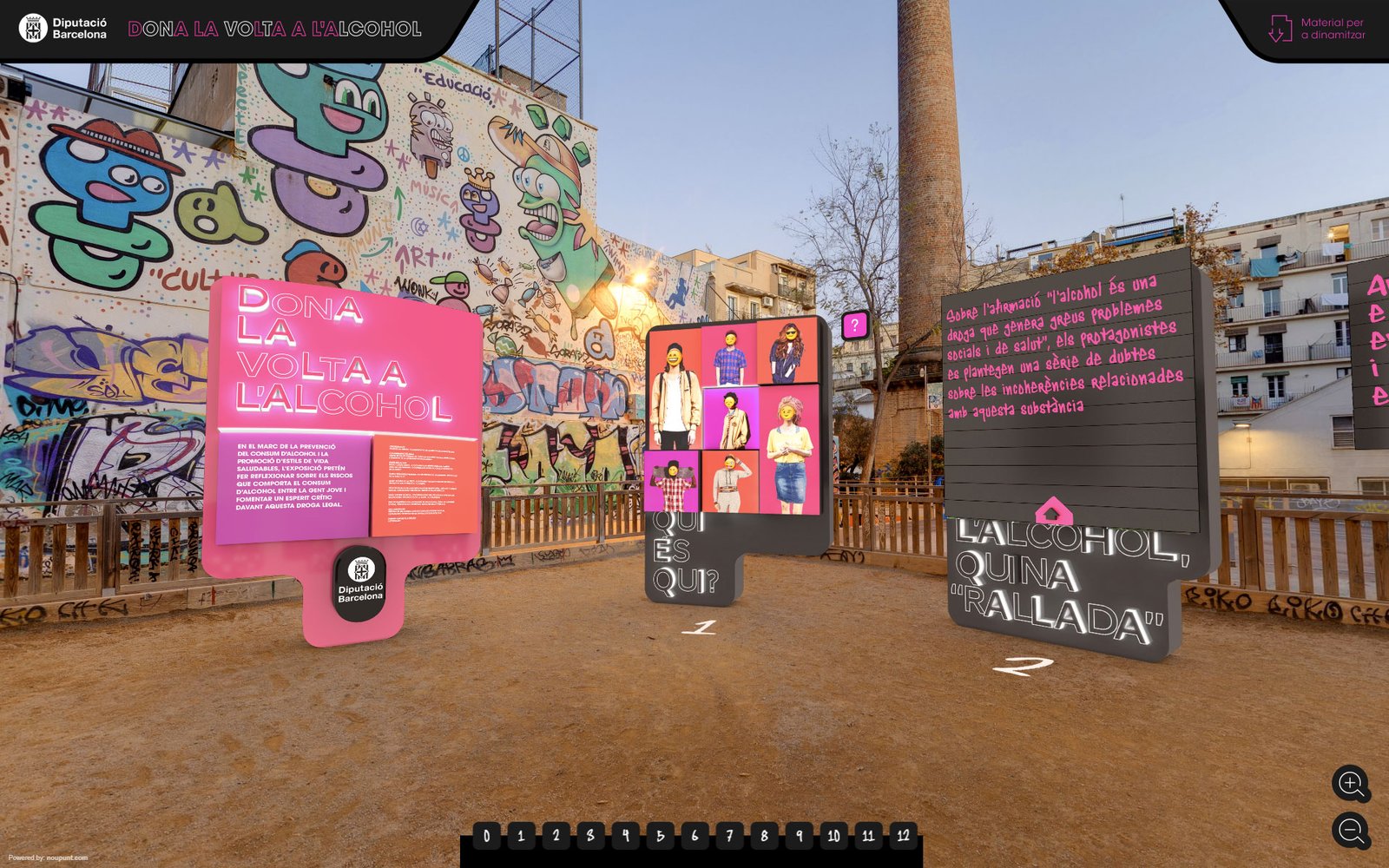Screen dimensions: 1389x868
Task: Visit scene number 8
Action: coord(764,836)
